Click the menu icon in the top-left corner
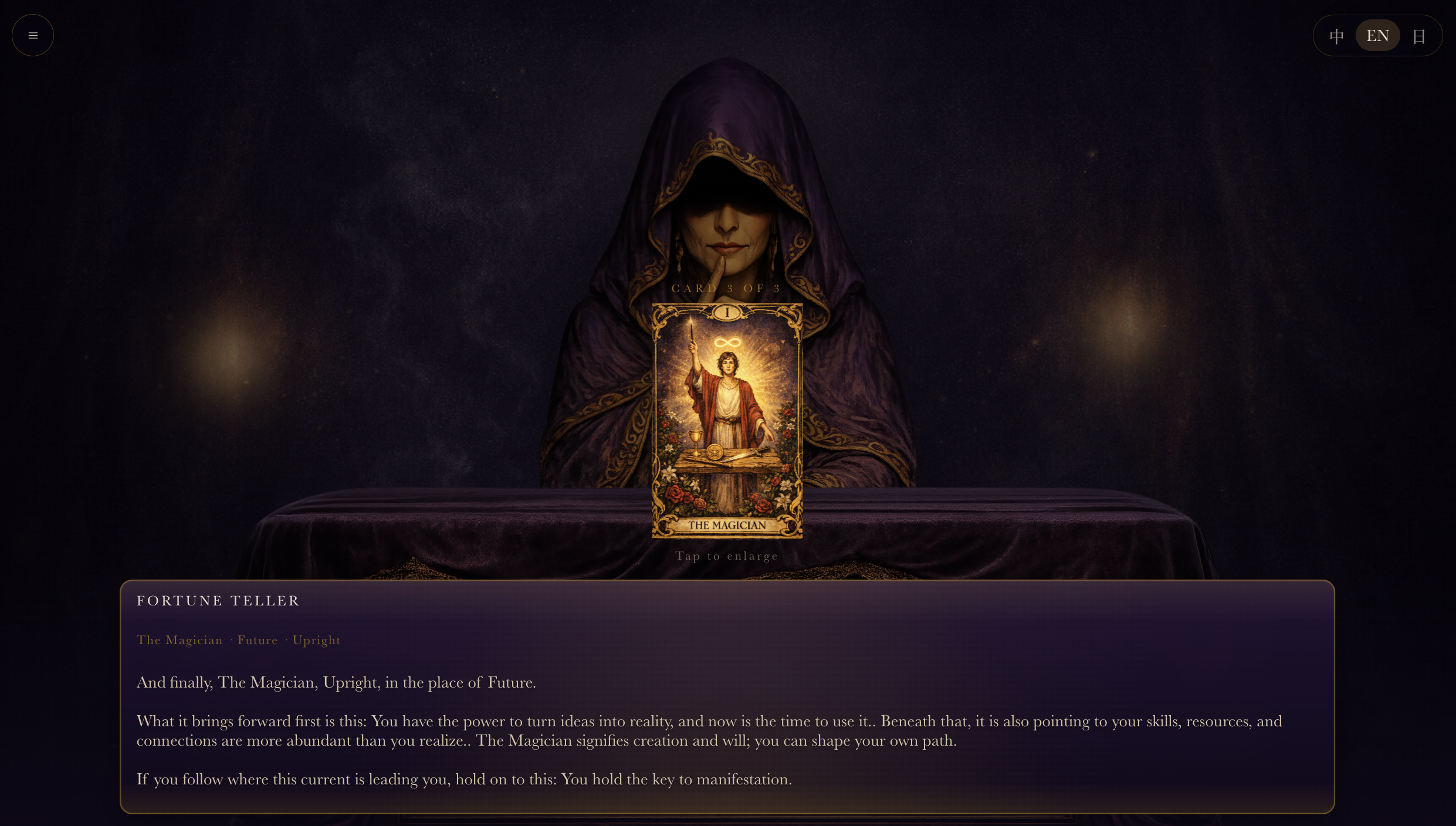This screenshot has width=1456, height=826. coord(32,35)
